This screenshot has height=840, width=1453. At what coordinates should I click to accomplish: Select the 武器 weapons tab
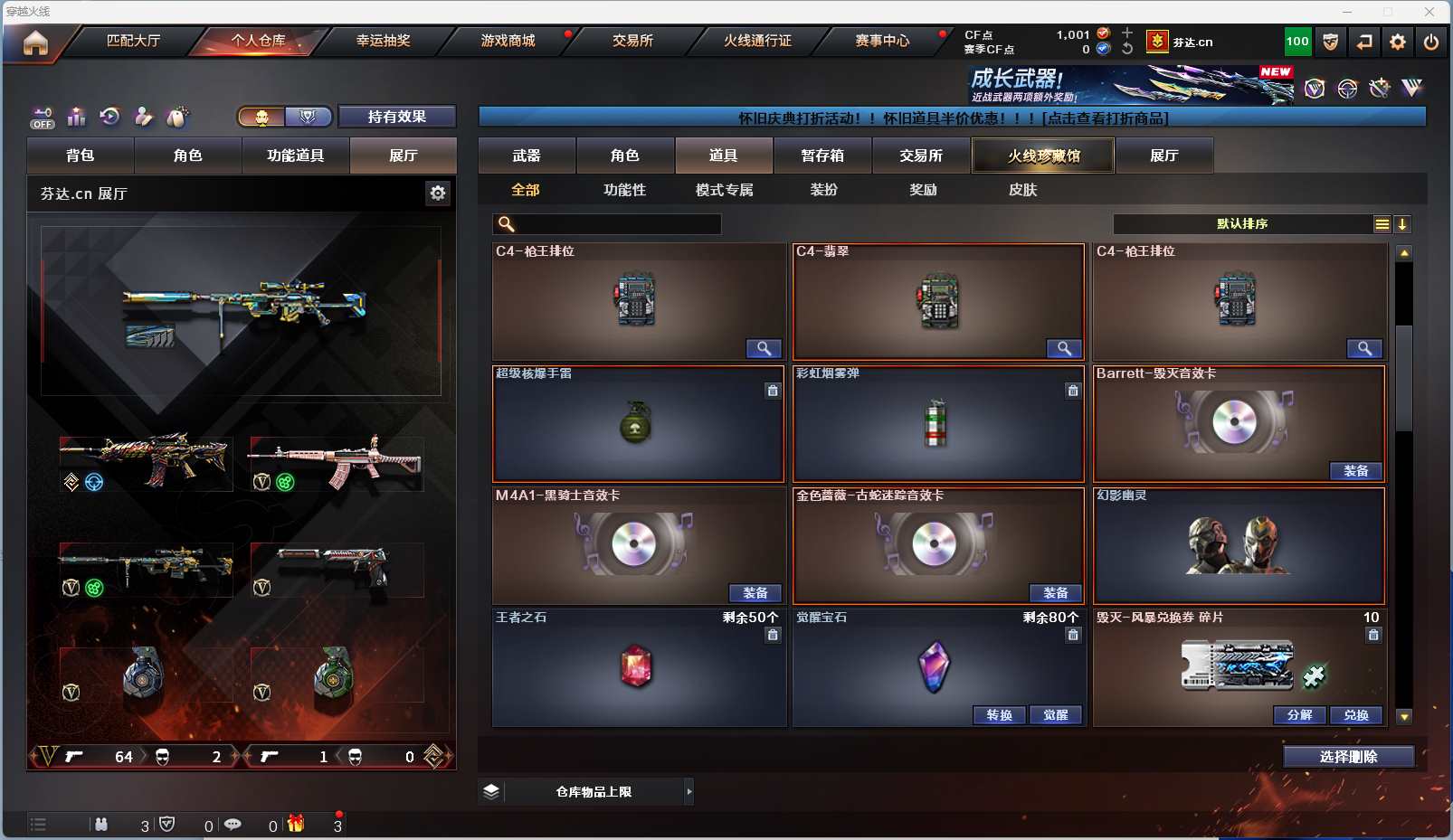click(x=527, y=156)
